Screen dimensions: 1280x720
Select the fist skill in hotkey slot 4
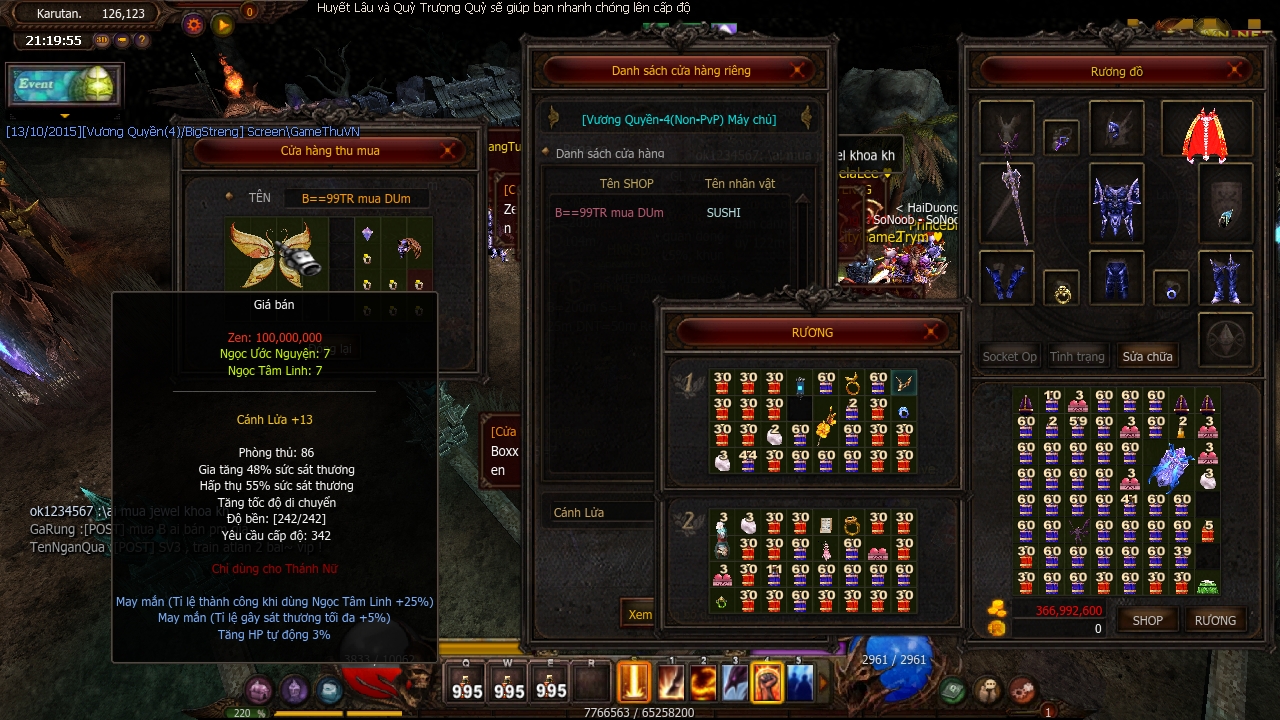click(x=768, y=681)
